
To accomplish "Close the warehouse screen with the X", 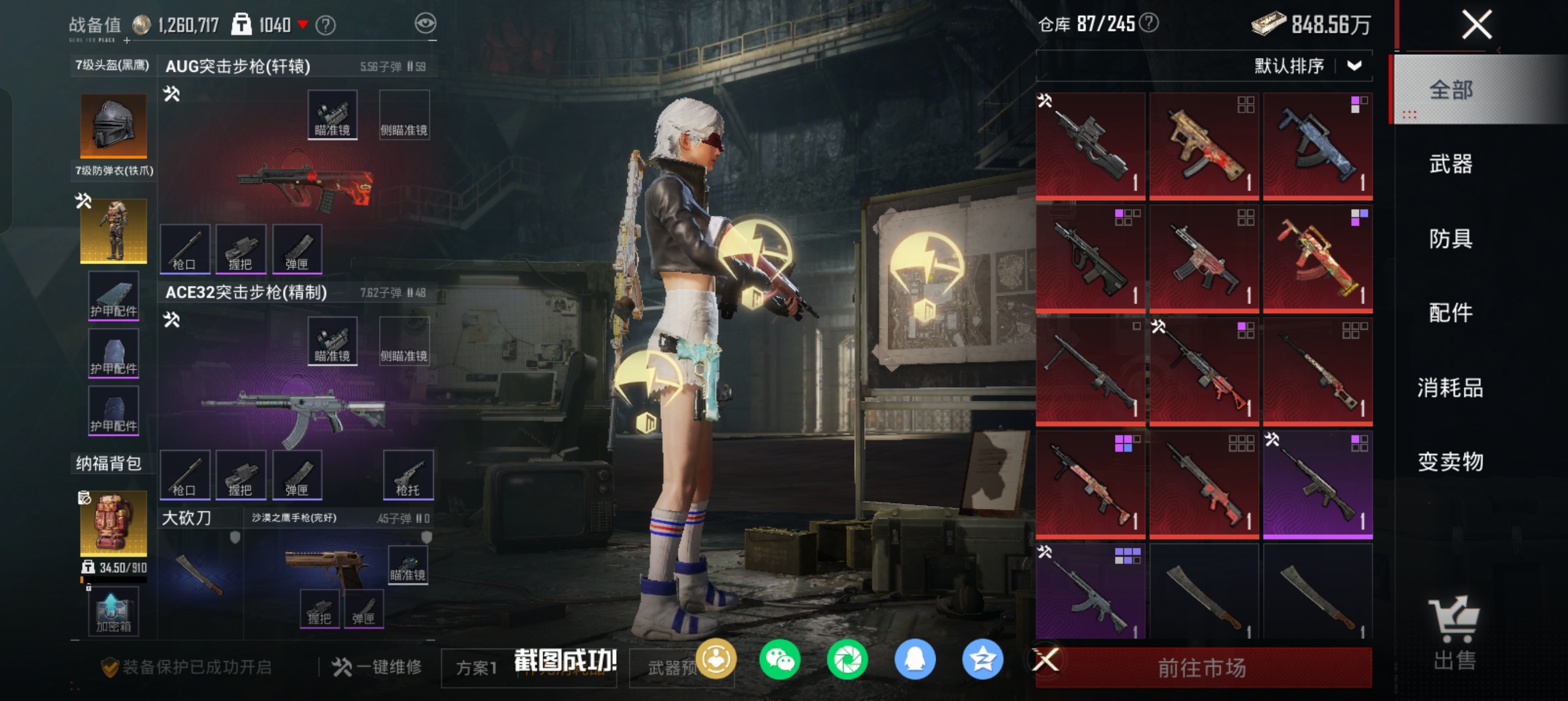I will 1476,25.
